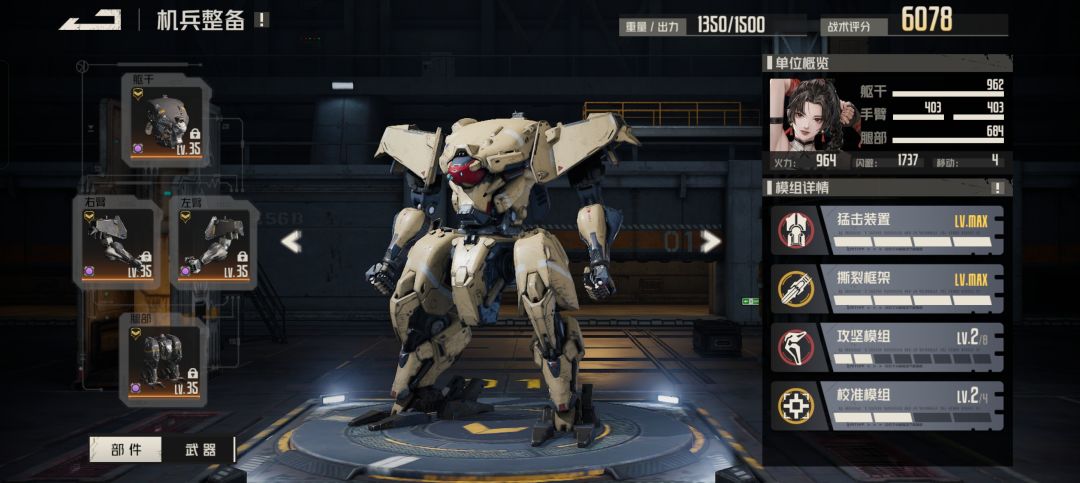Show the previous mech with left arrow
Screen dimensions: 1080x483
(291, 241)
